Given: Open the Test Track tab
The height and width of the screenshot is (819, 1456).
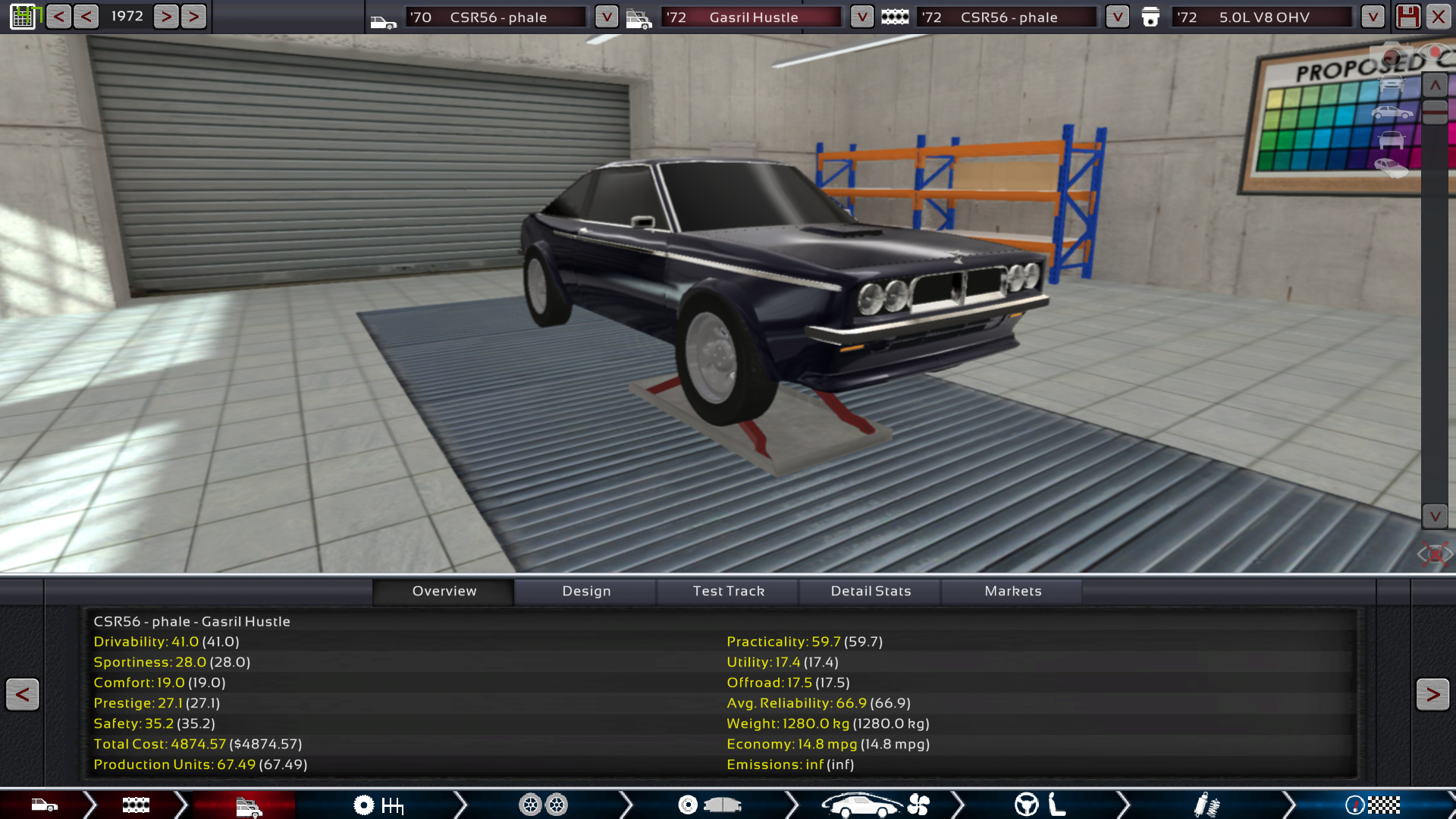Looking at the screenshot, I should 728,591.
